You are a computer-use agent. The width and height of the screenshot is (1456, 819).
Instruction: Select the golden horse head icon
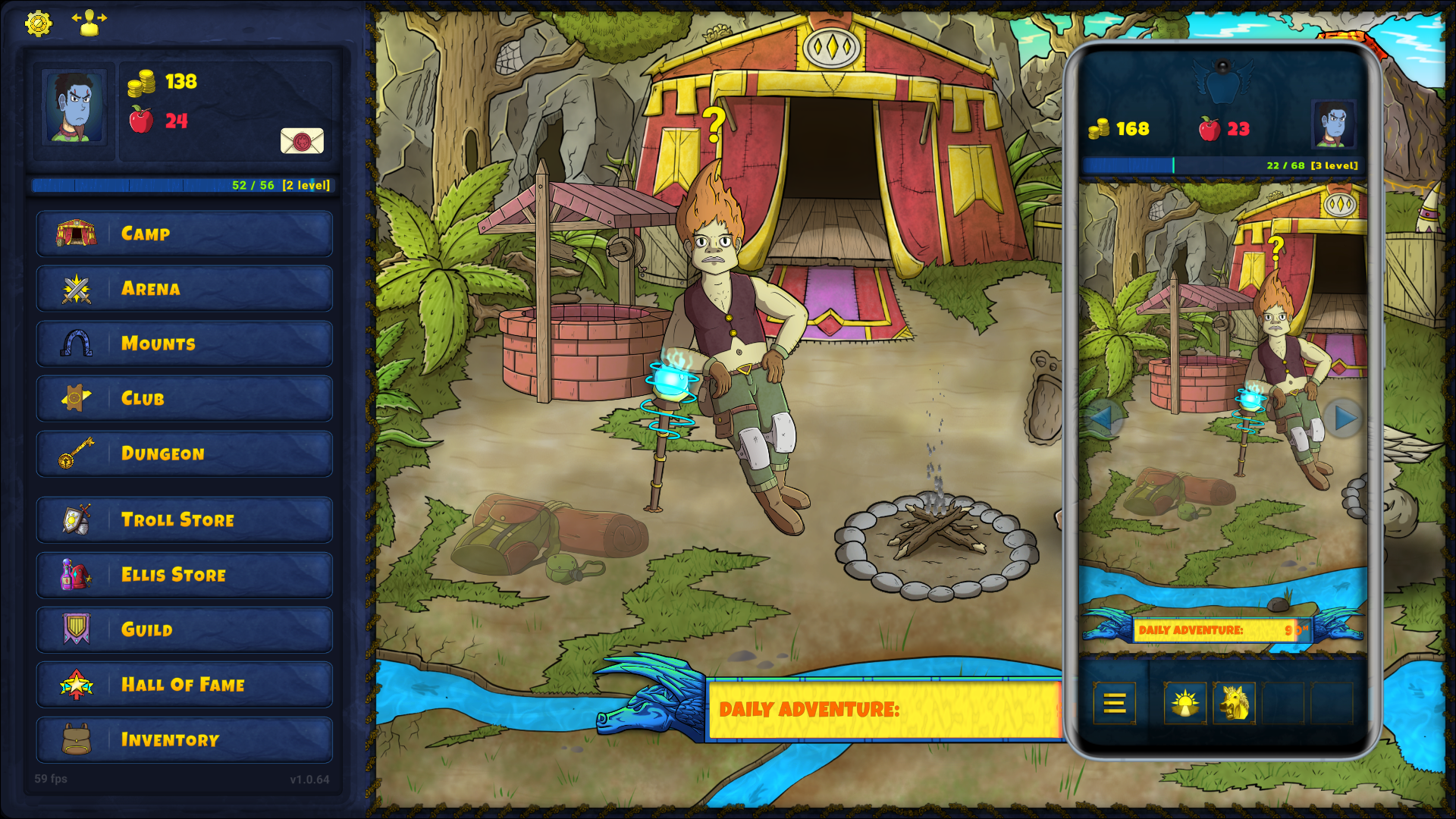coord(1234,704)
